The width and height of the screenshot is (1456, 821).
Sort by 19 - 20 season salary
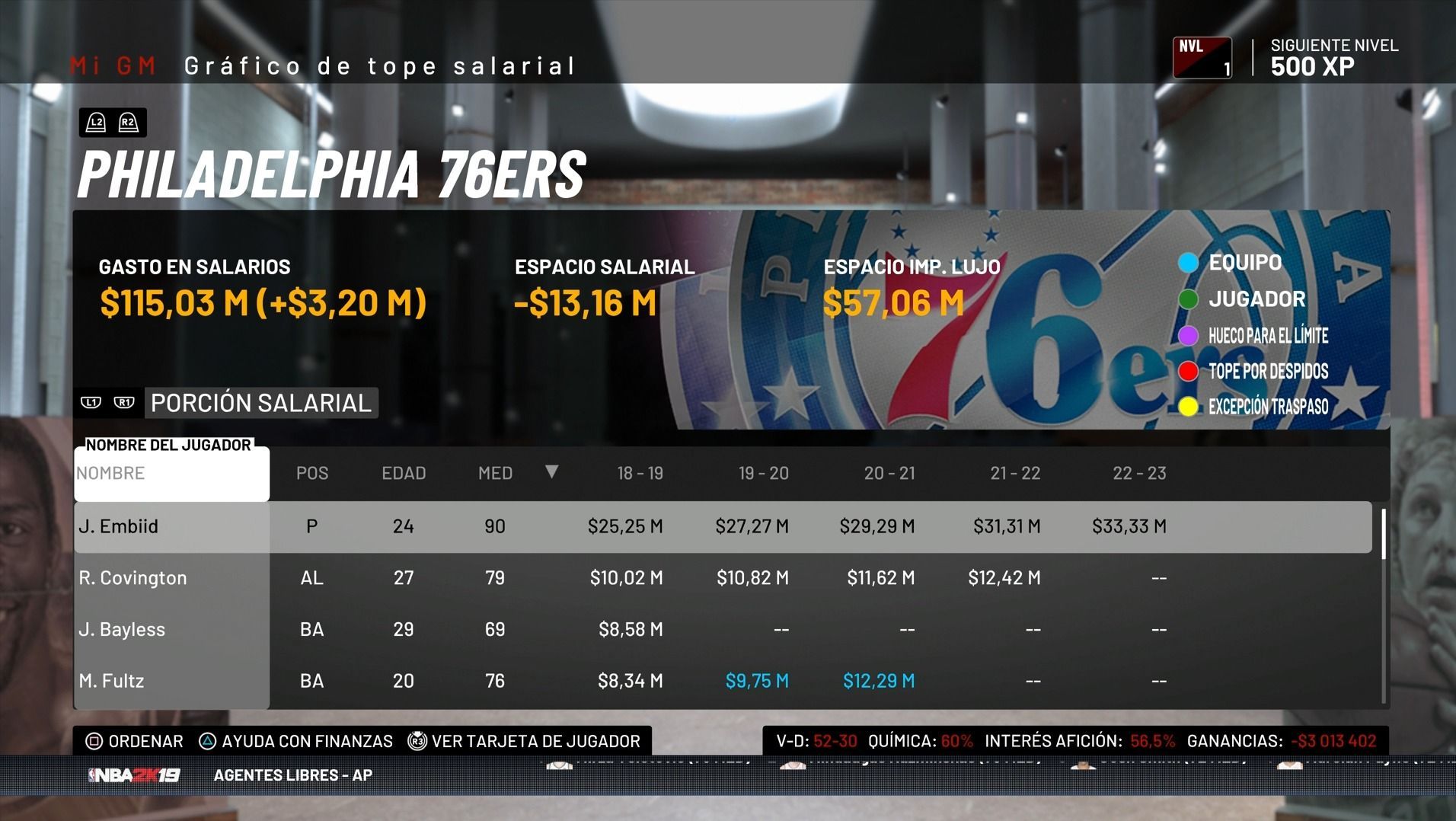[763, 474]
